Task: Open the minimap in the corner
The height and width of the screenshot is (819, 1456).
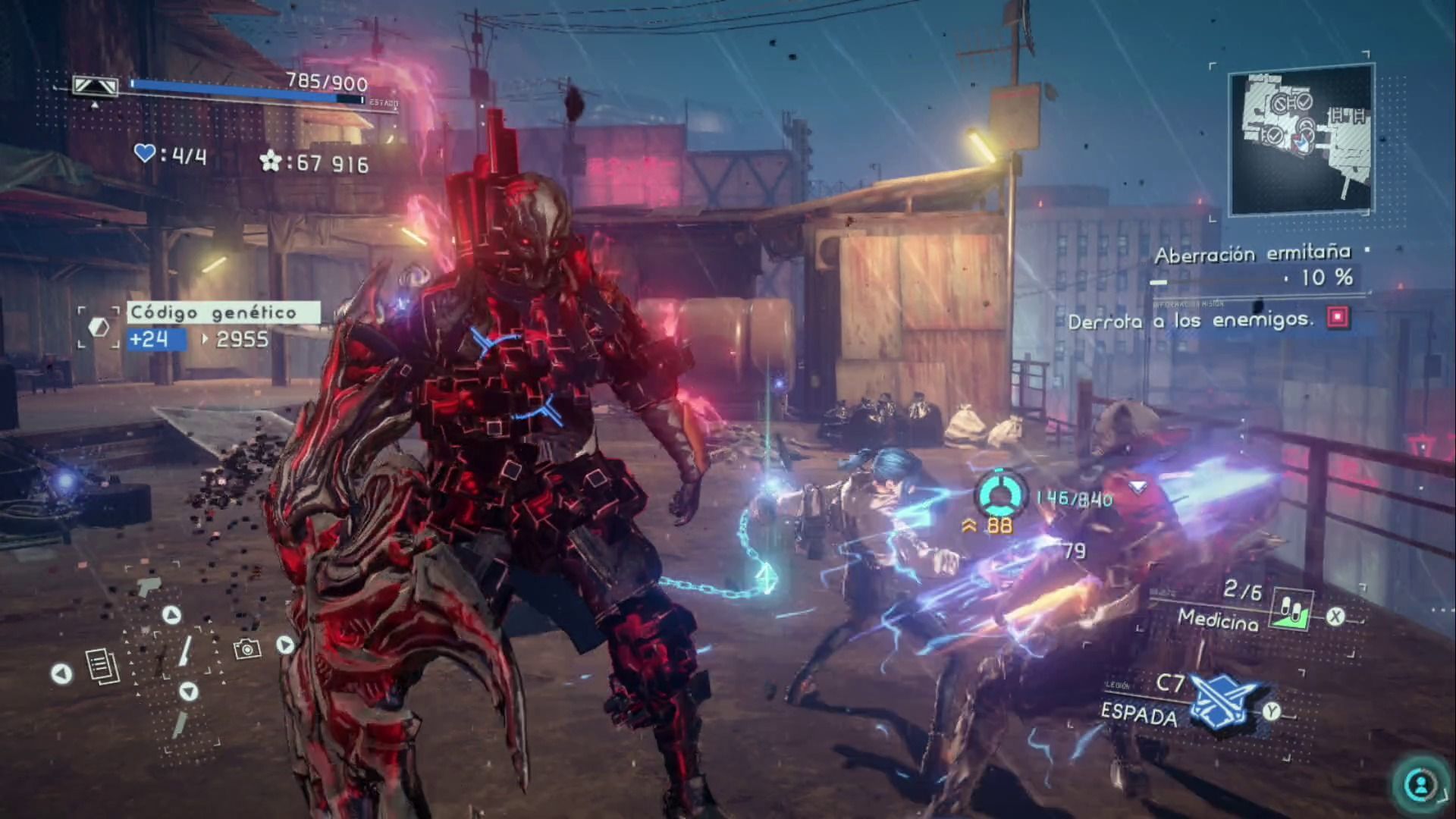Action: coord(1301,142)
